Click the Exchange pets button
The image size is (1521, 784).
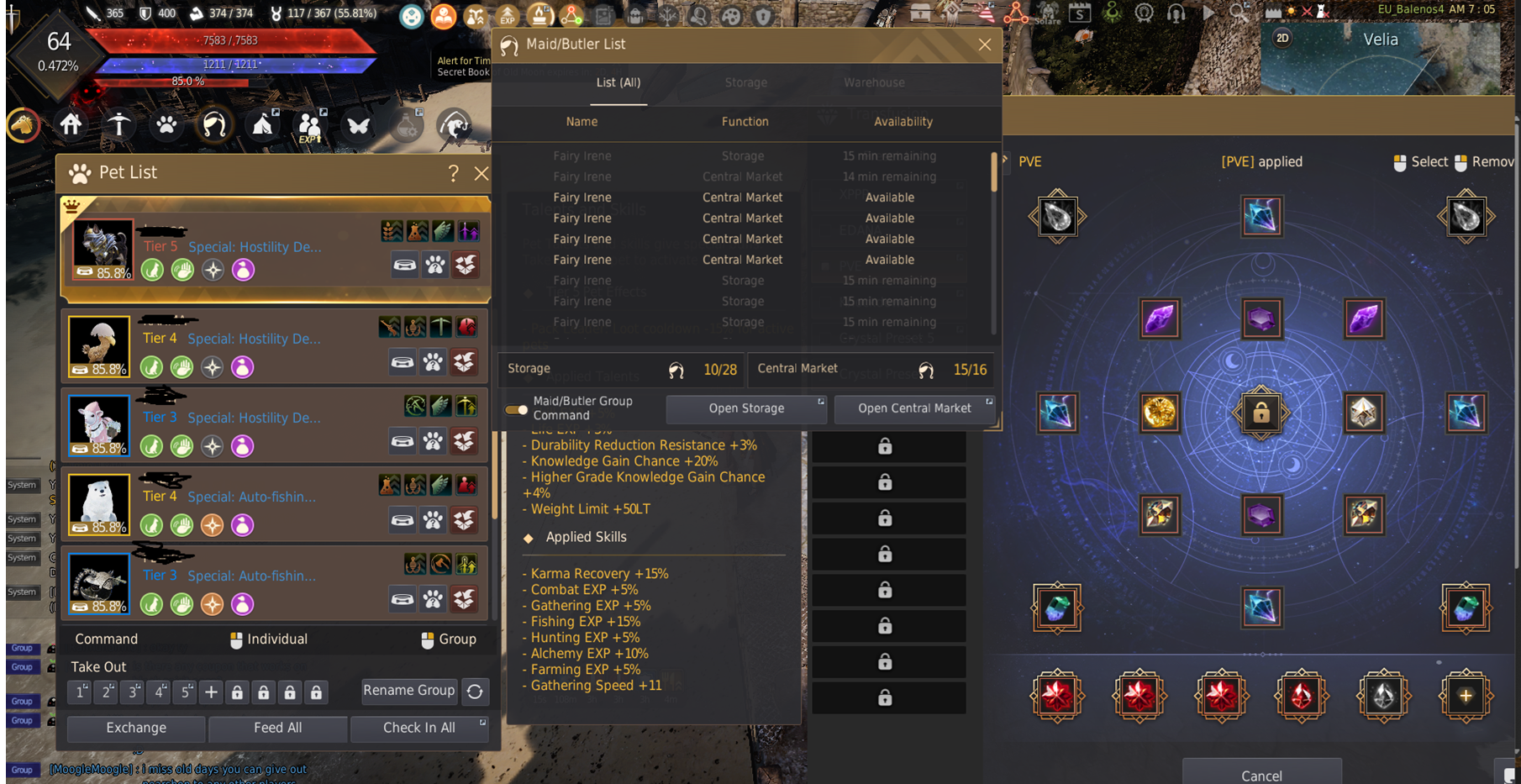pyautogui.click(x=136, y=728)
